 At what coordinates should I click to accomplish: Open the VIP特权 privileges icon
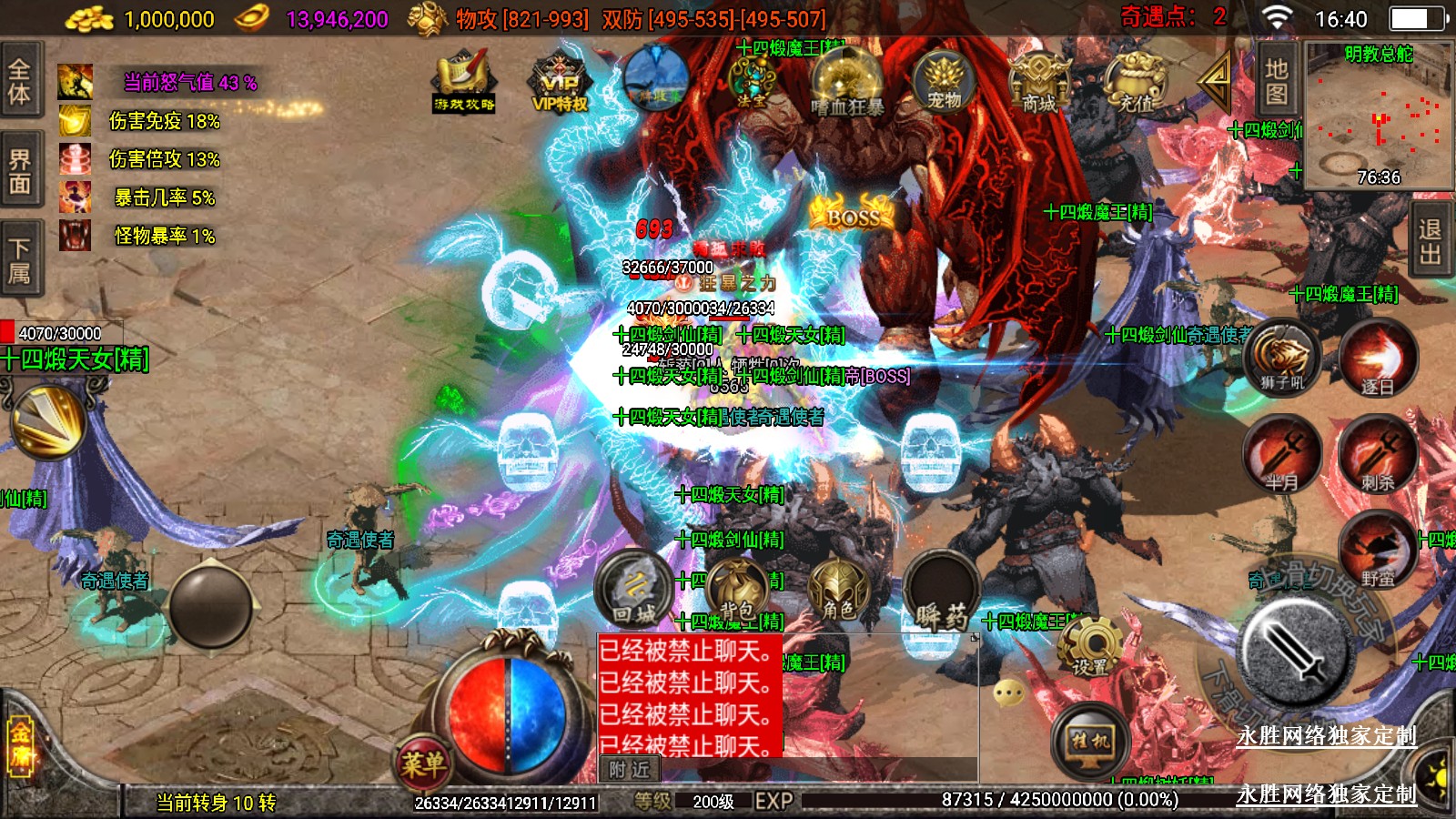(x=560, y=82)
